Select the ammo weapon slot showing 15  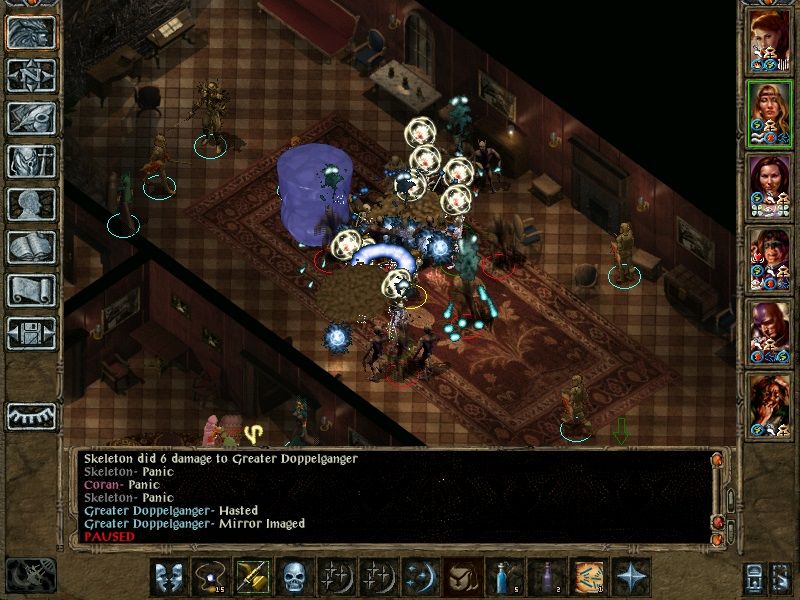(x=208, y=577)
